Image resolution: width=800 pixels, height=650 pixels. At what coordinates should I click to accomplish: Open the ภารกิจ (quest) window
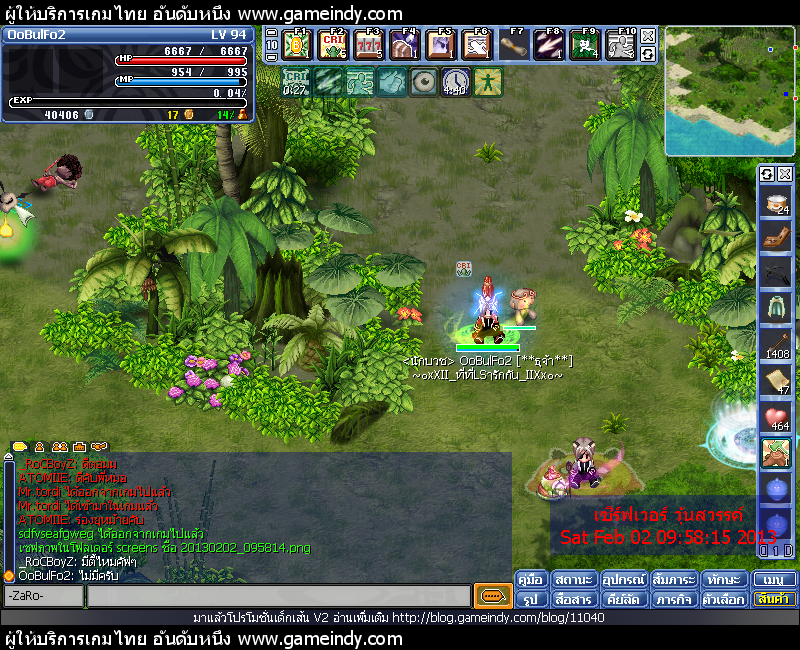674,599
